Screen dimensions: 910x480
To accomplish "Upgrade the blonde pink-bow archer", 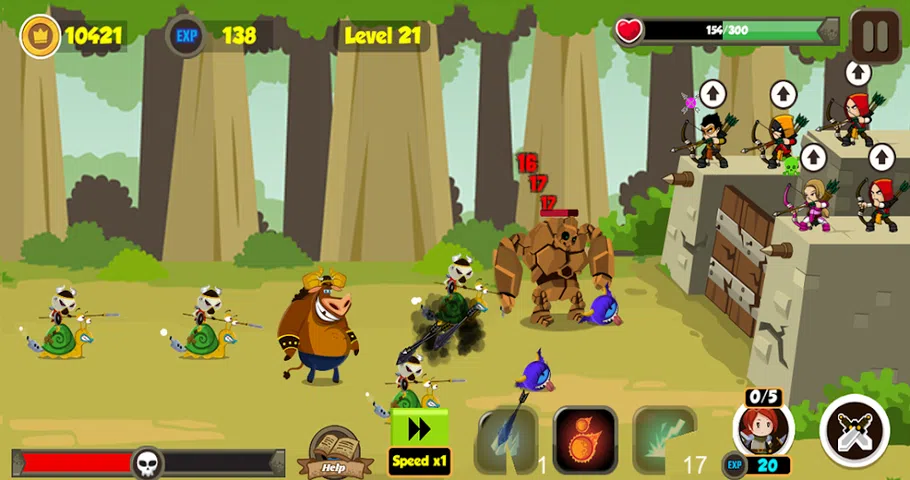I will (813, 158).
